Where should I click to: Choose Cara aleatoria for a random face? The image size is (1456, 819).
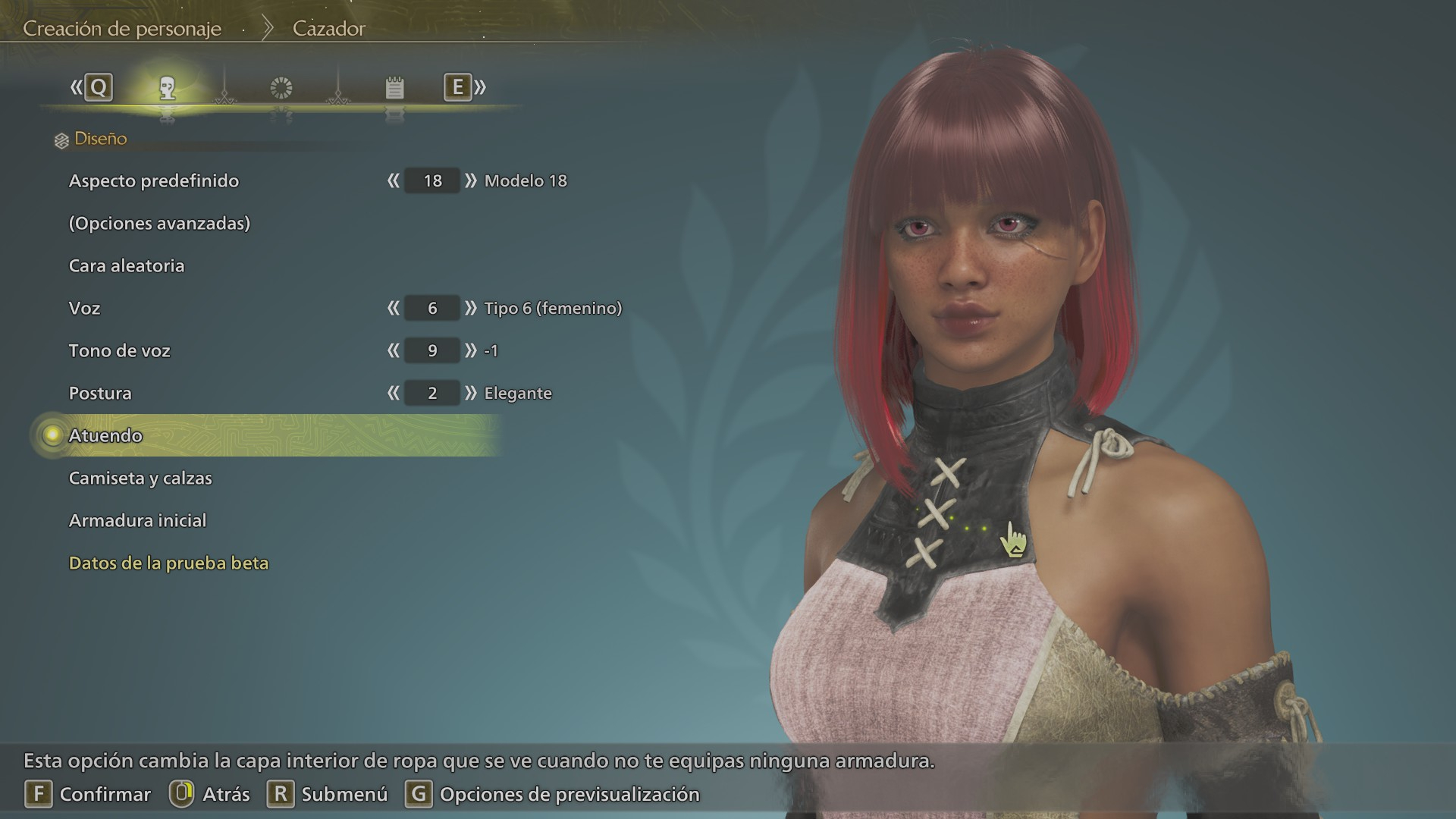pos(127,265)
